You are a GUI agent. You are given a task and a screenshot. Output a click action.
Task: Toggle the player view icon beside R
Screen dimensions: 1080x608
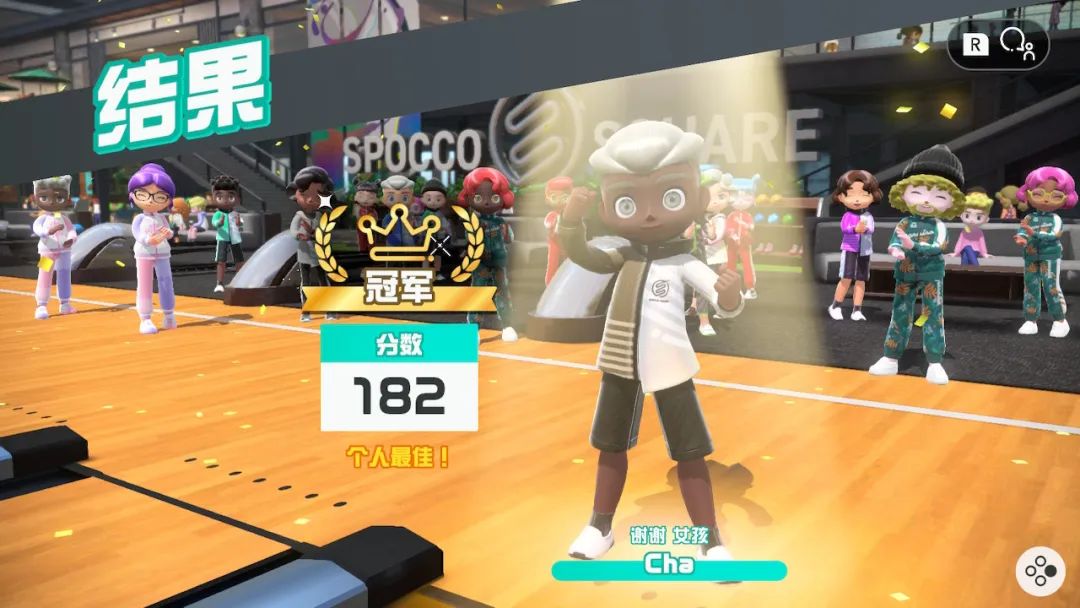[x=1017, y=43]
